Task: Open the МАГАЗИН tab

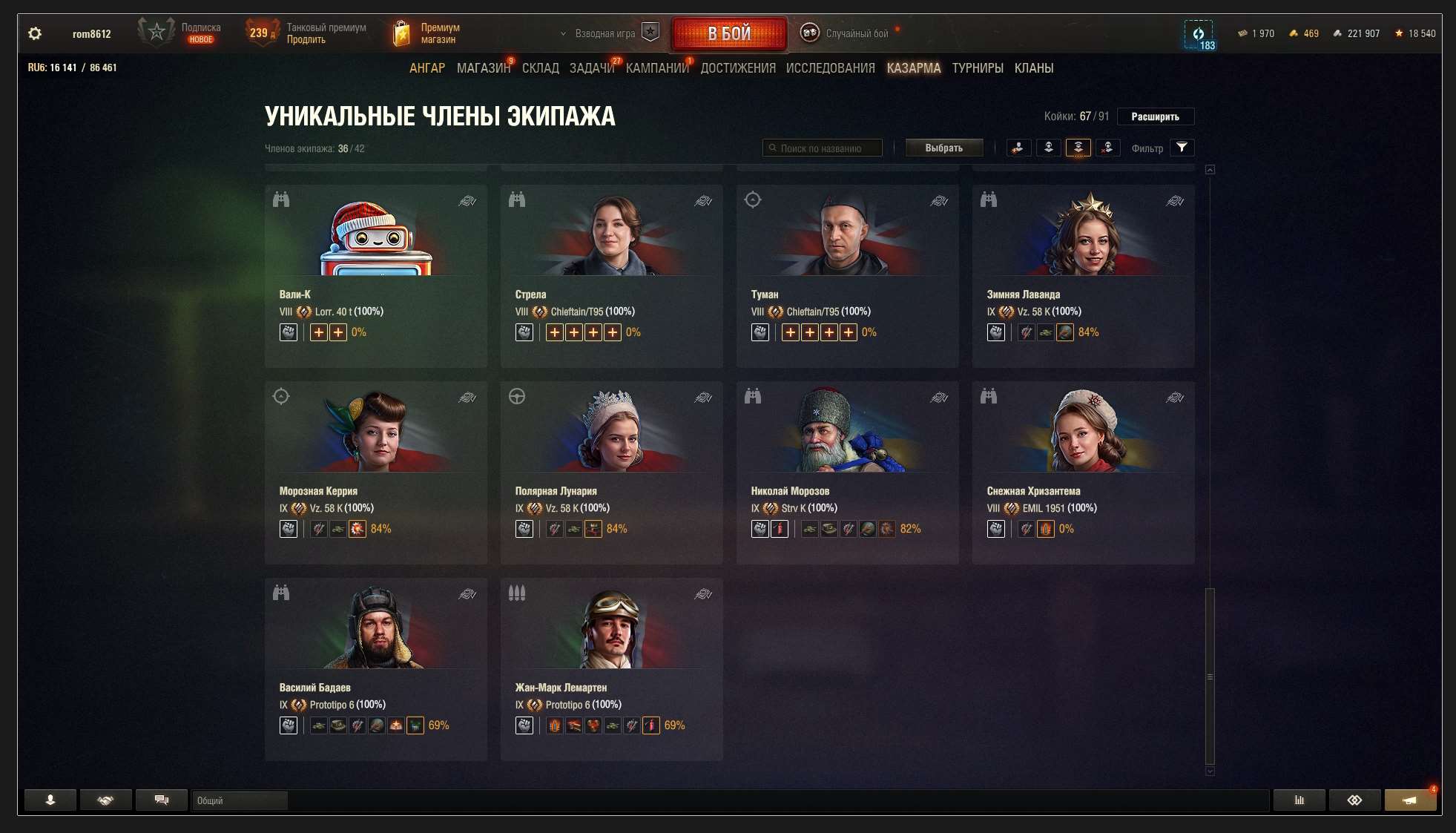Action: click(x=483, y=68)
